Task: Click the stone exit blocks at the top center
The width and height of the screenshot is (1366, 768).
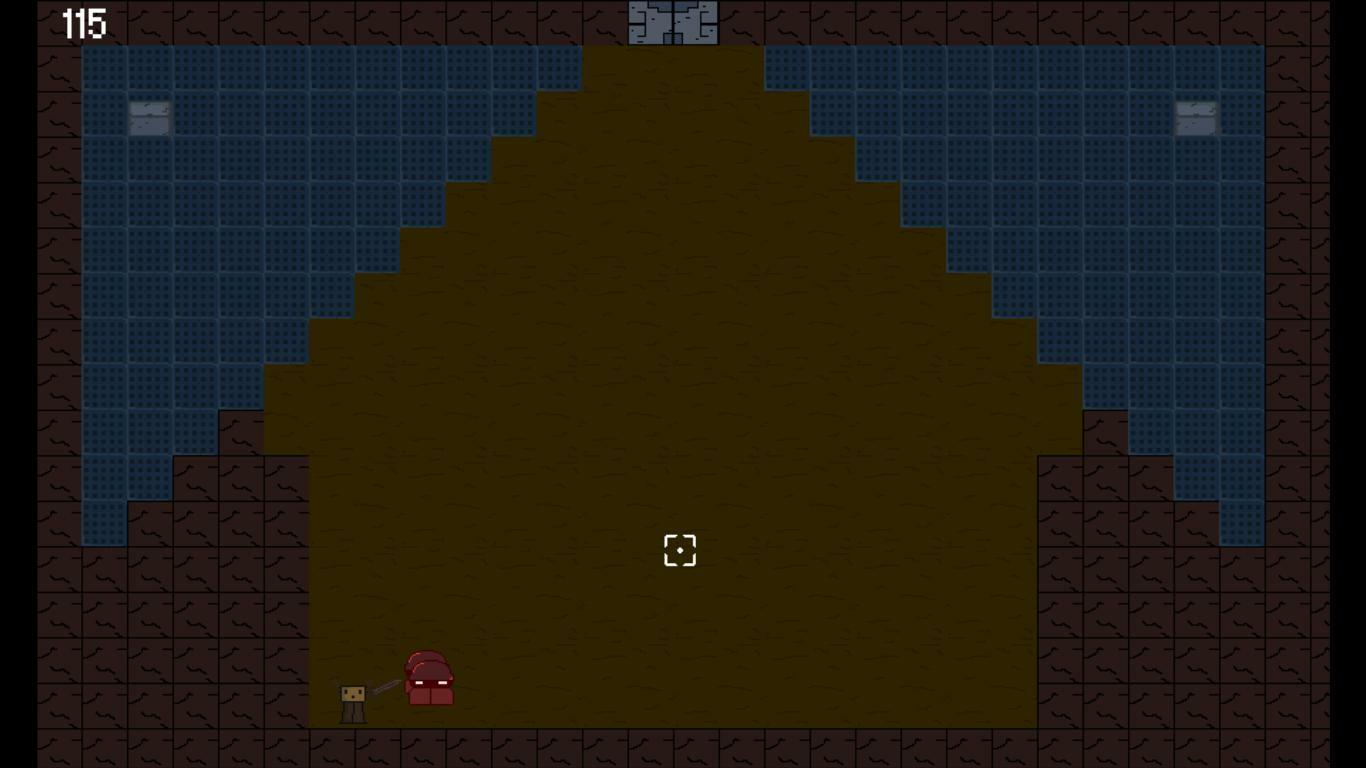Action: pos(671,20)
